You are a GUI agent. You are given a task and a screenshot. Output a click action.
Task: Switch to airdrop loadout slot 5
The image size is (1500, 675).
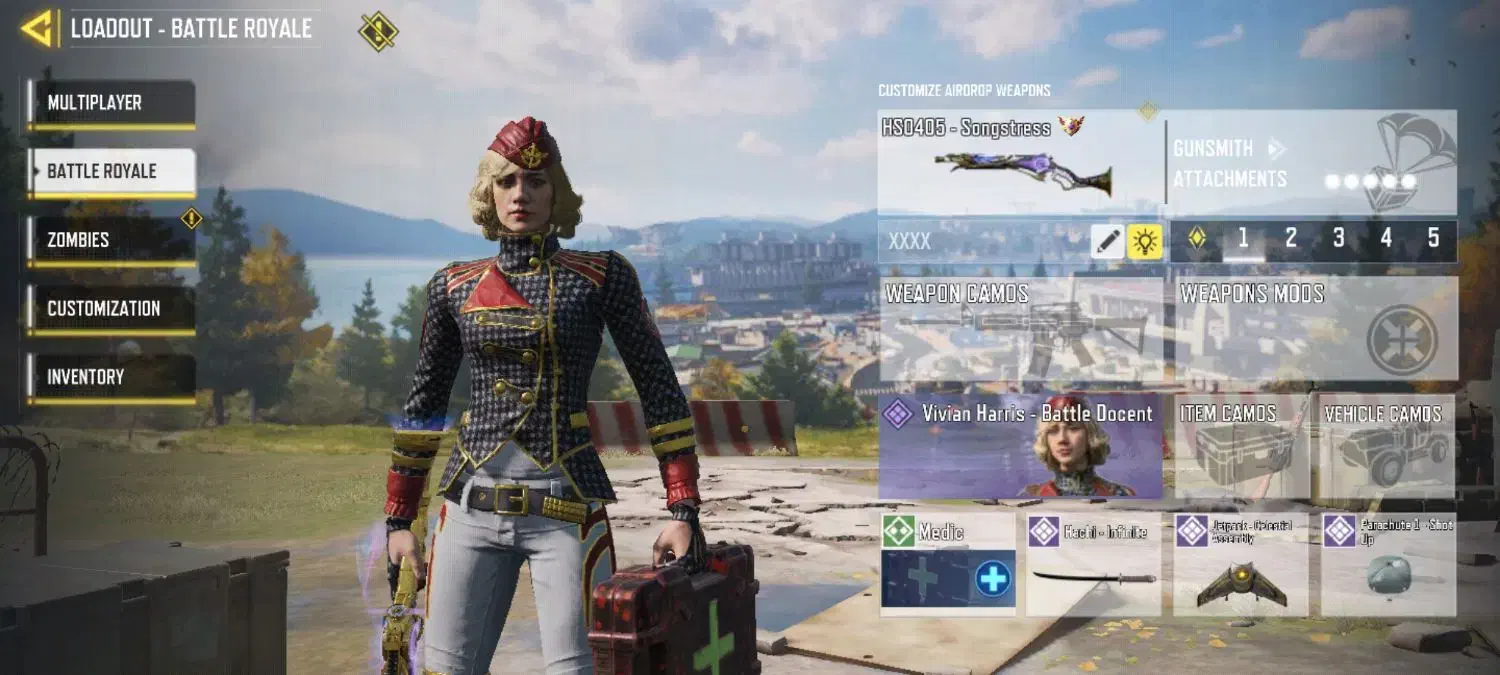point(1433,238)
